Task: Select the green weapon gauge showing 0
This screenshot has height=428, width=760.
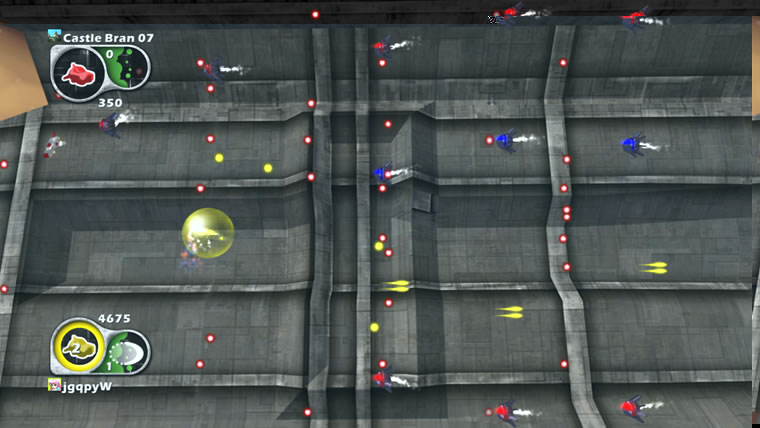Action: [x=130, y=68]
